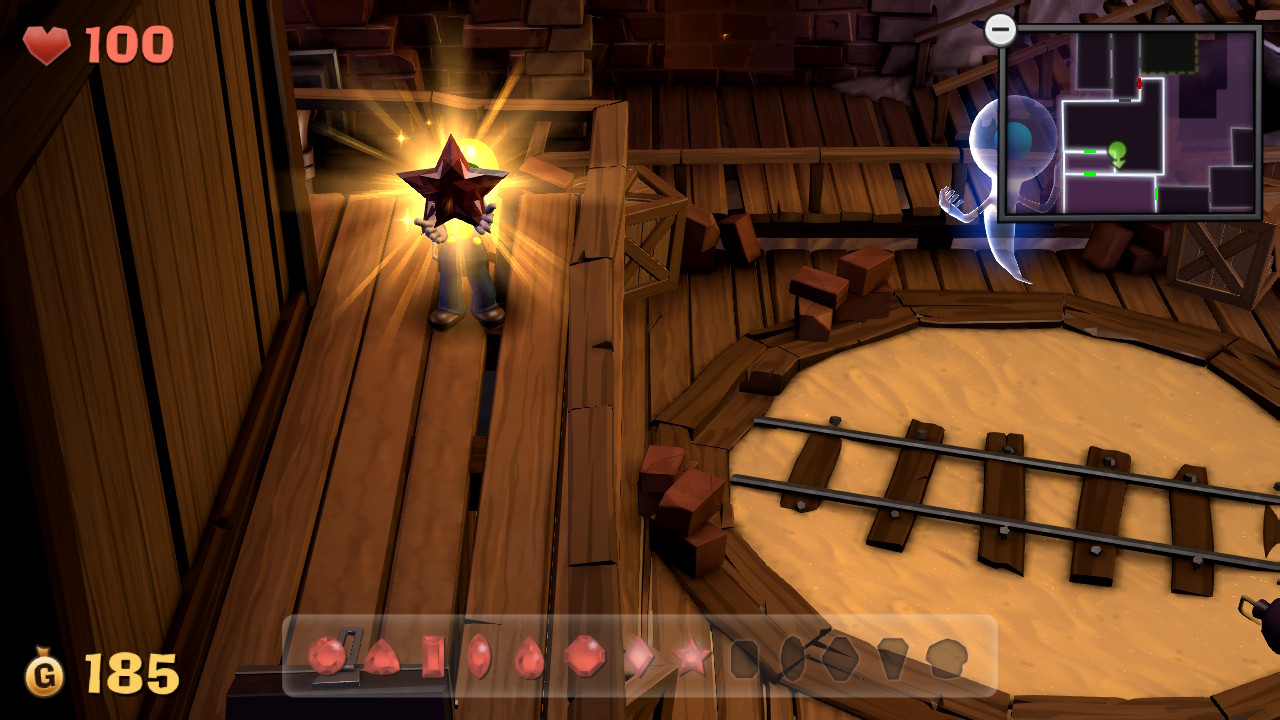Click the minimap minus zoom button

point(1000,30)
